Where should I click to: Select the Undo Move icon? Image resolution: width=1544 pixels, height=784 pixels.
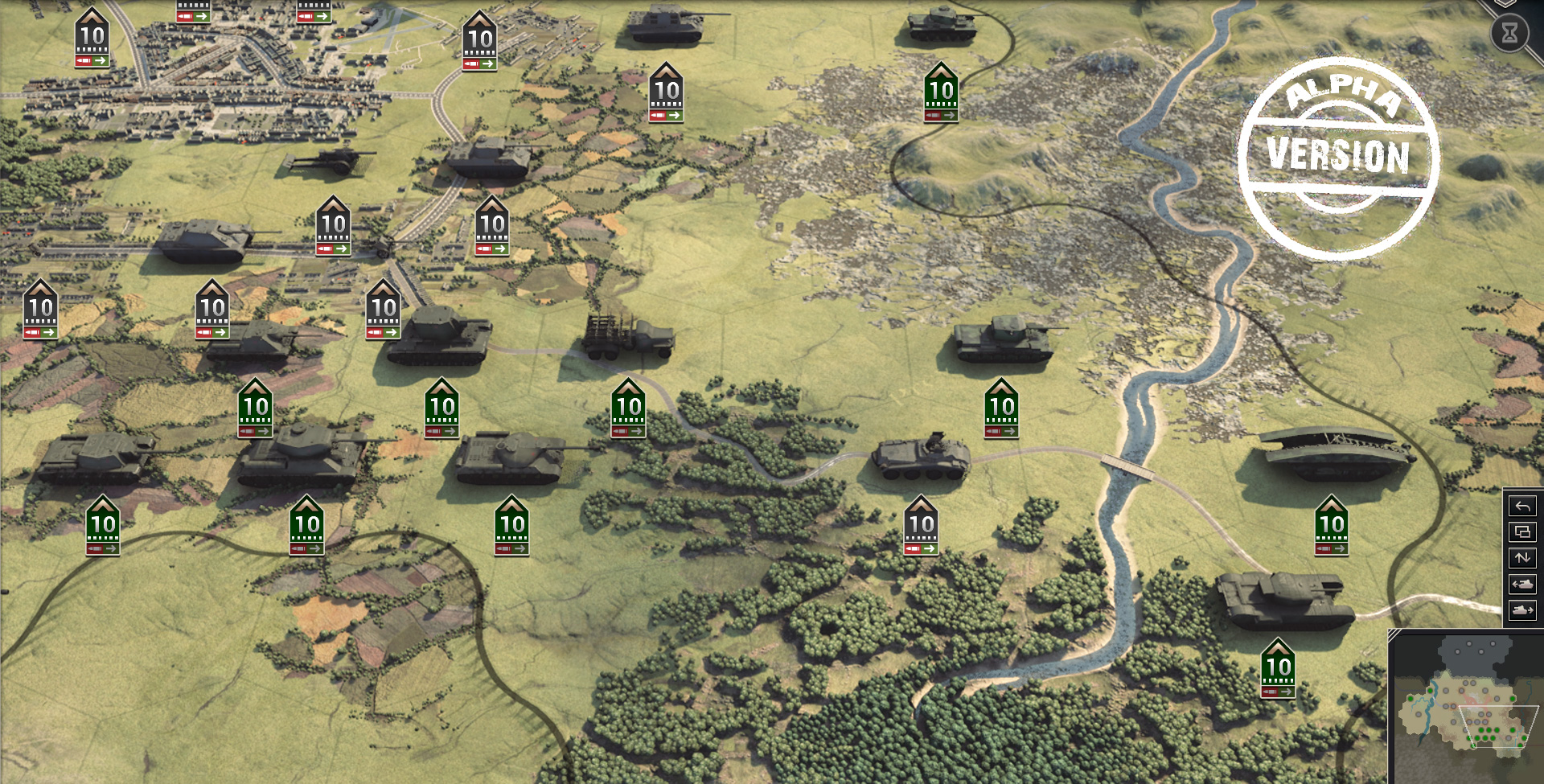pos(1522,507)
